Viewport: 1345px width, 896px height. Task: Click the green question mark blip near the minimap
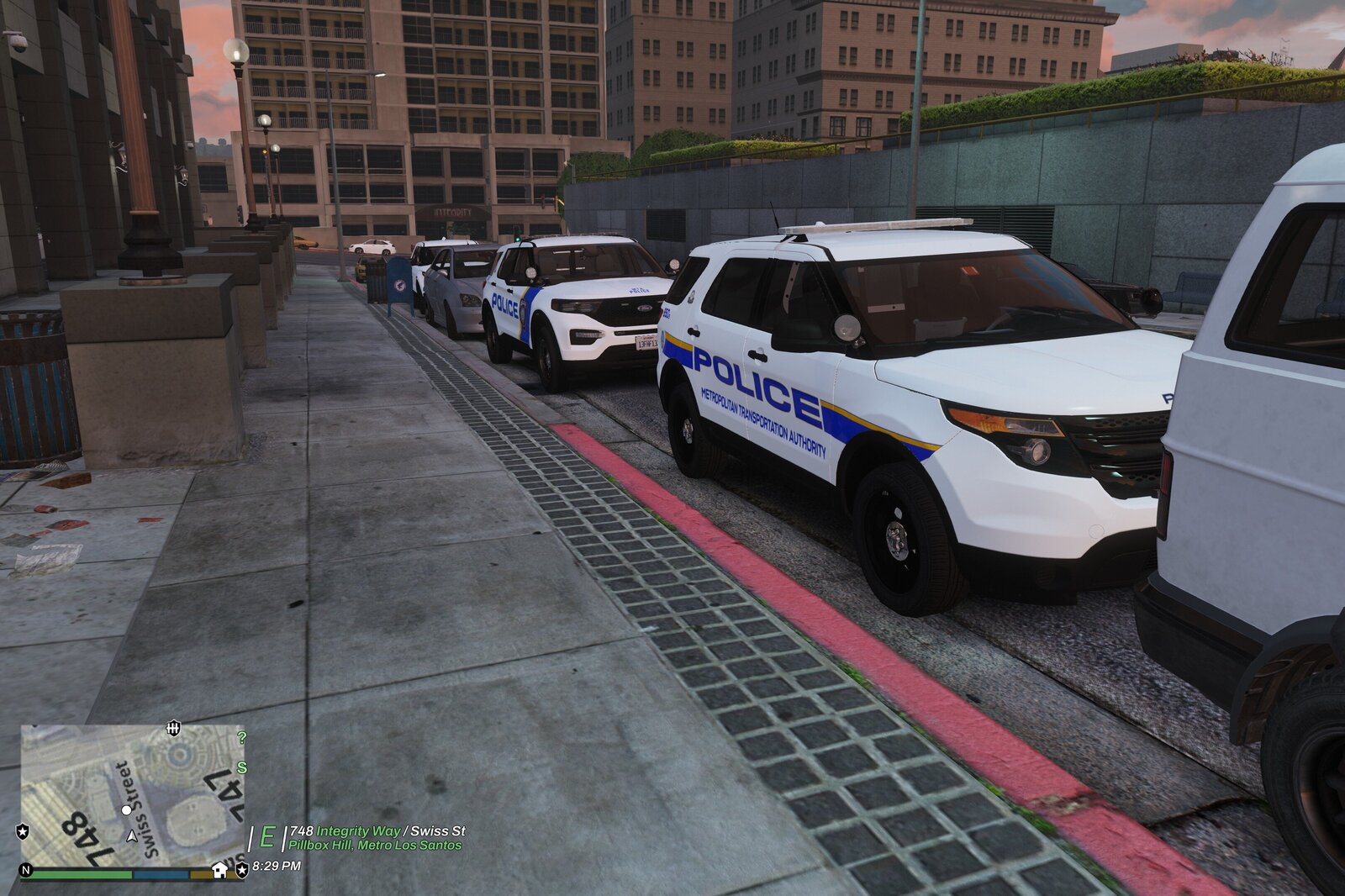click(242, 738)
